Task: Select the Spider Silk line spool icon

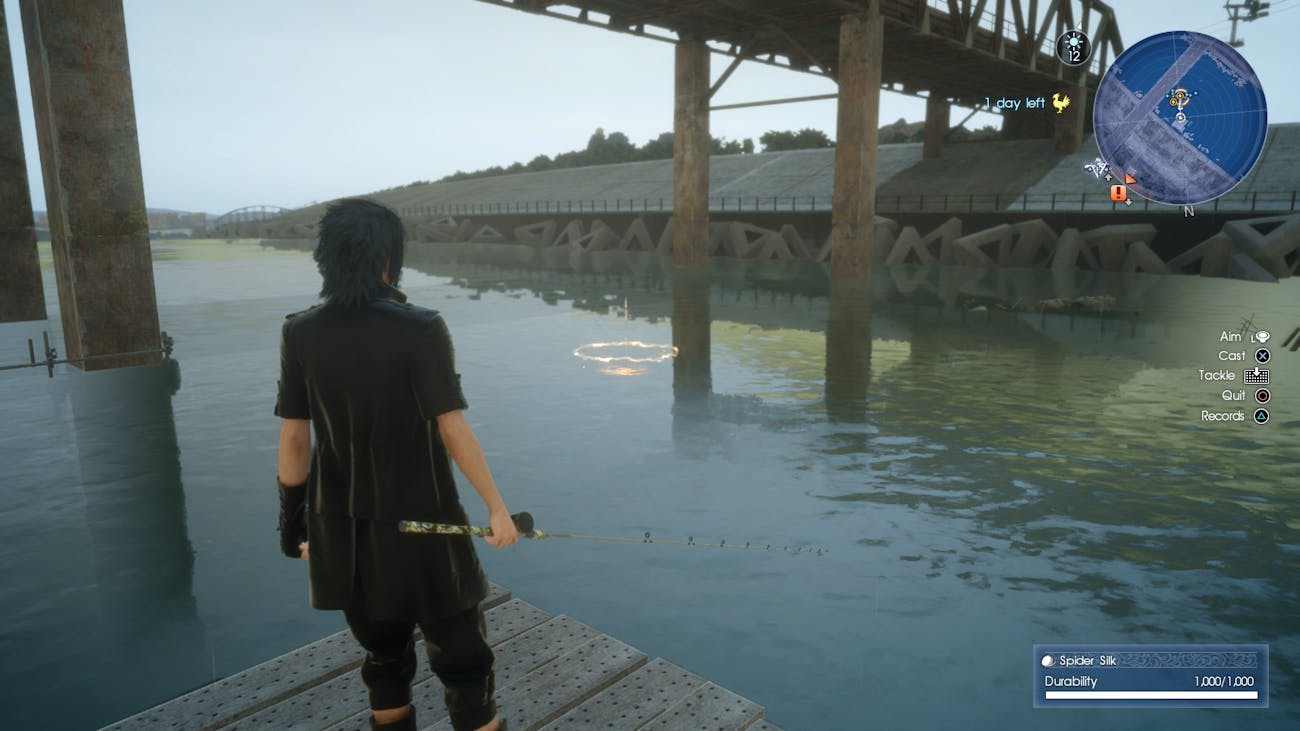Action: click(x=1049, y=660)
